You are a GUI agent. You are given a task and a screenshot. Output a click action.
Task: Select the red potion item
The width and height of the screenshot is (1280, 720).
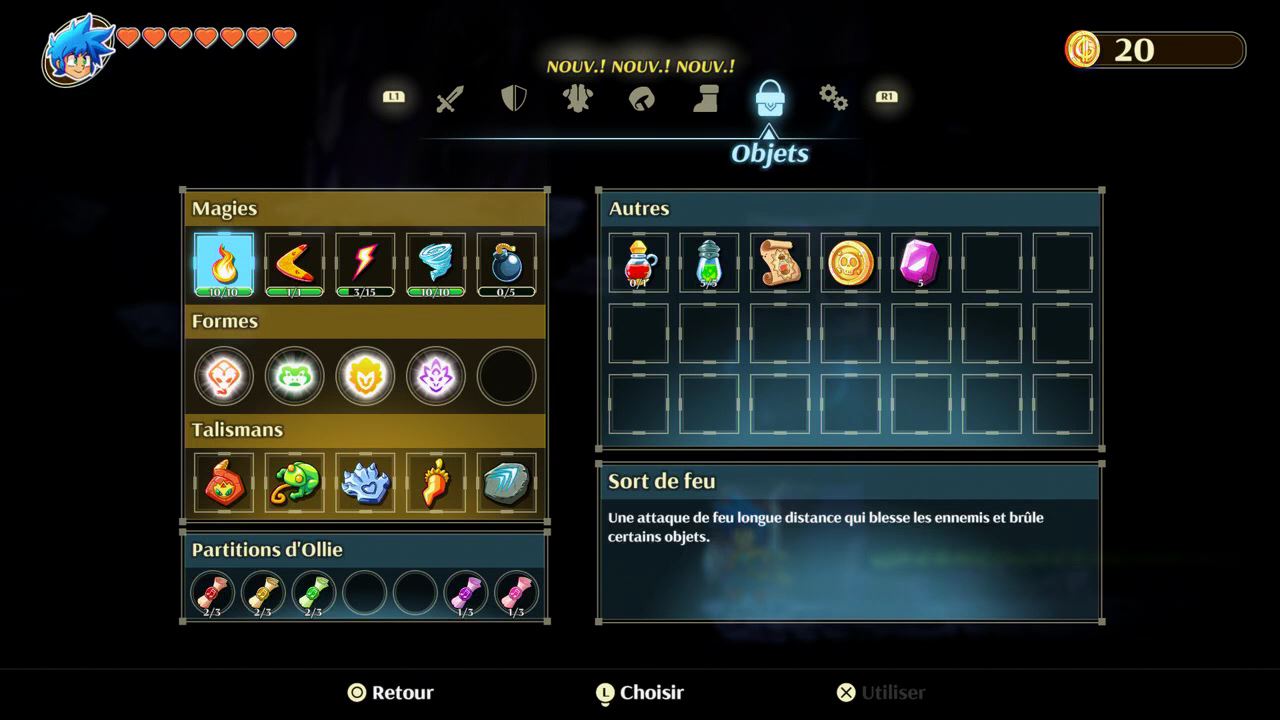[638, 263]
